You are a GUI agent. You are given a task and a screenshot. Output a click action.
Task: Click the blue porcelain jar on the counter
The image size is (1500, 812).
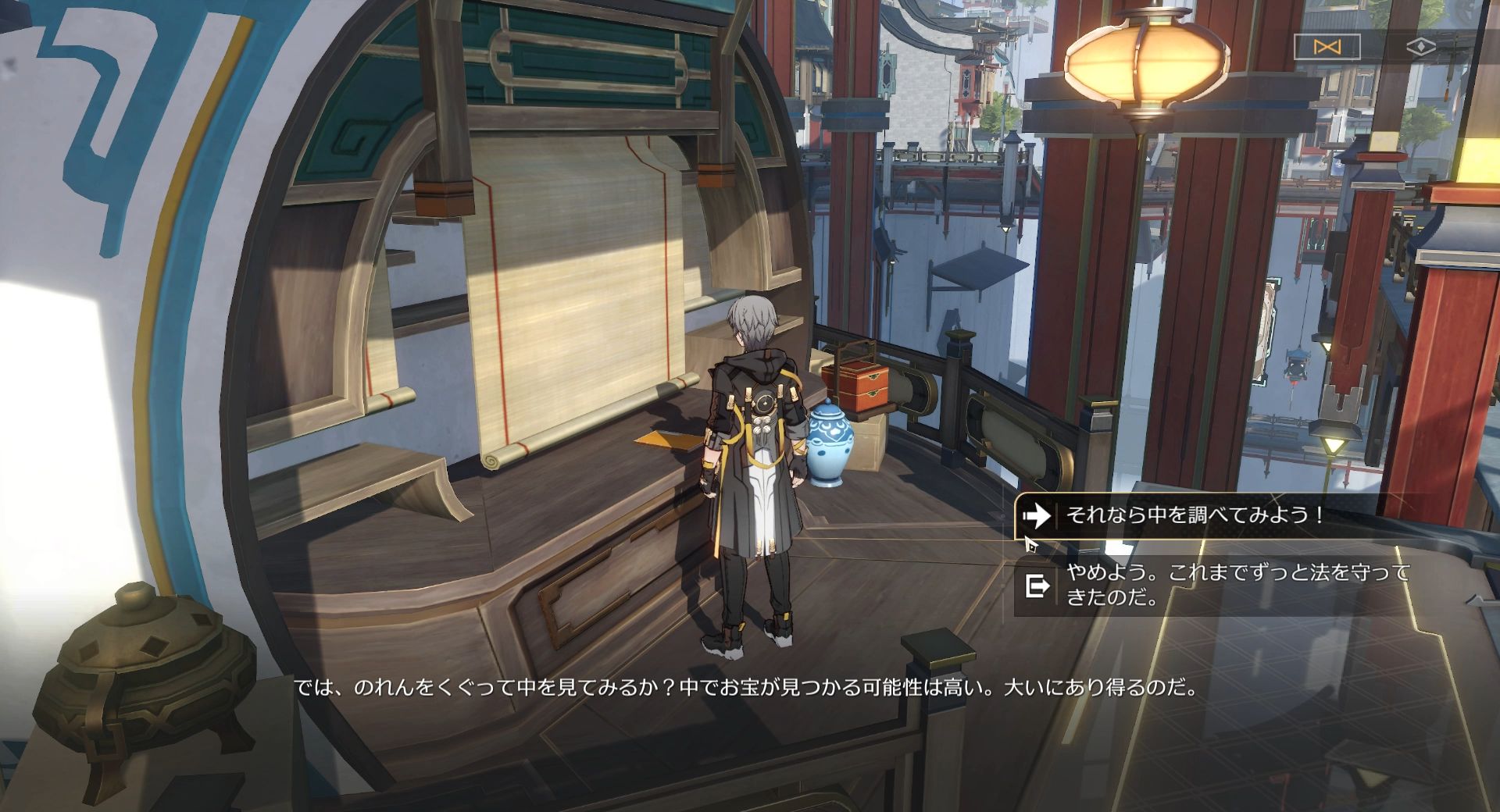[830, 445]
